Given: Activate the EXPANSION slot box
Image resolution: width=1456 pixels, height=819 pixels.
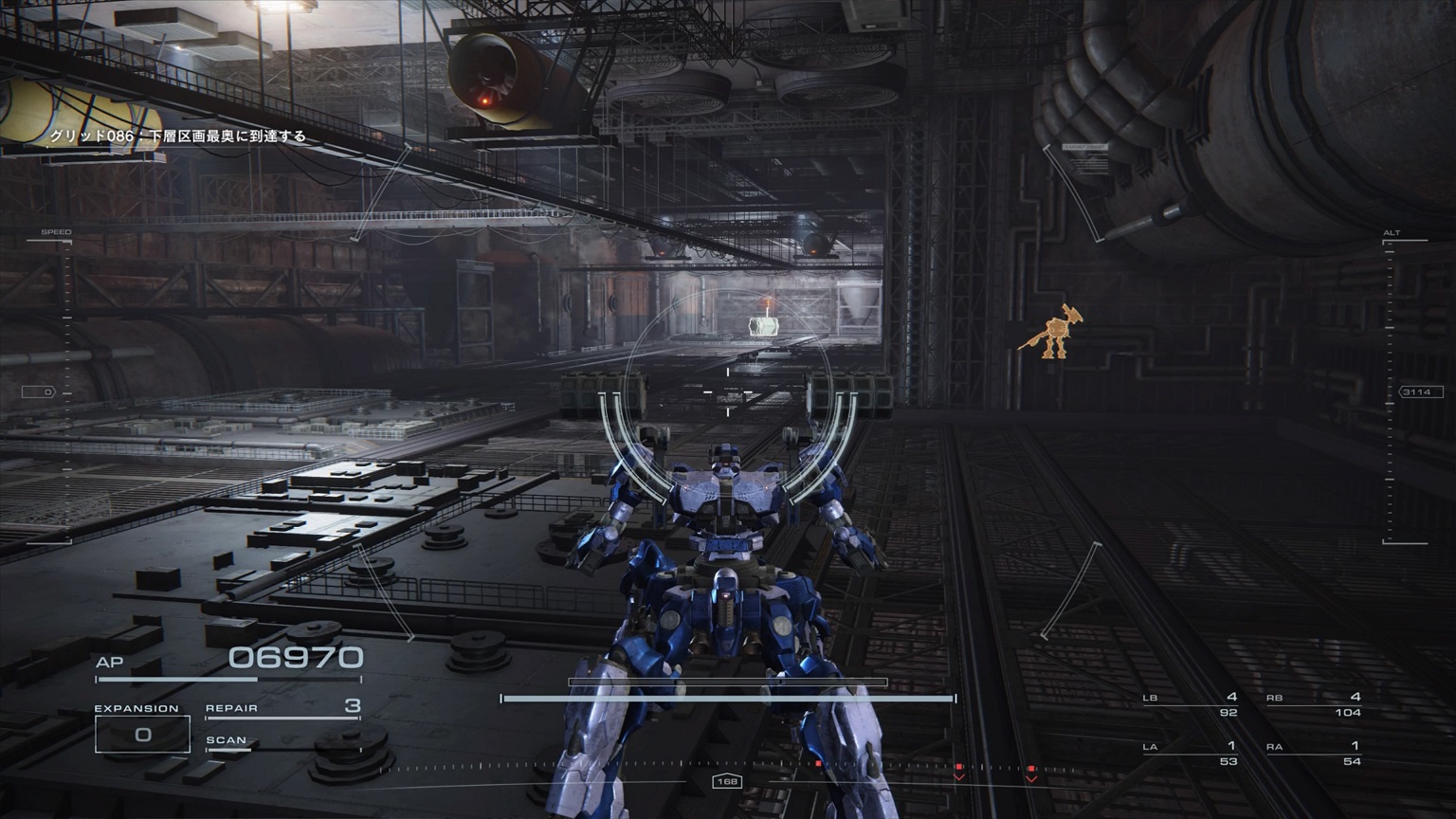Looking at the screenshot, I should [x=142, y=735].
